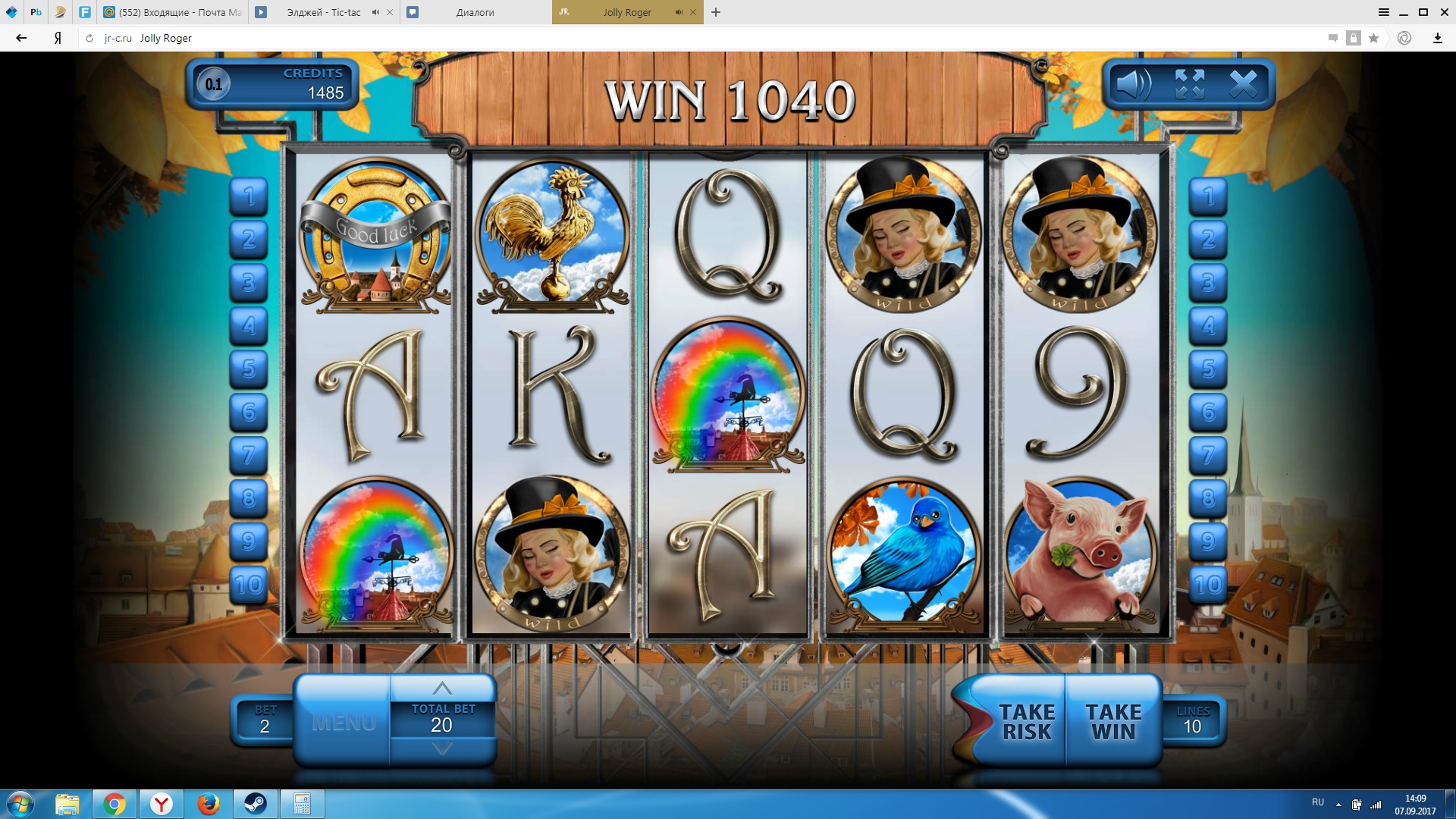Close the Jolly Roger browser tab
The width and height of the screenshot is (1456, 819).
tap(693, 12)
